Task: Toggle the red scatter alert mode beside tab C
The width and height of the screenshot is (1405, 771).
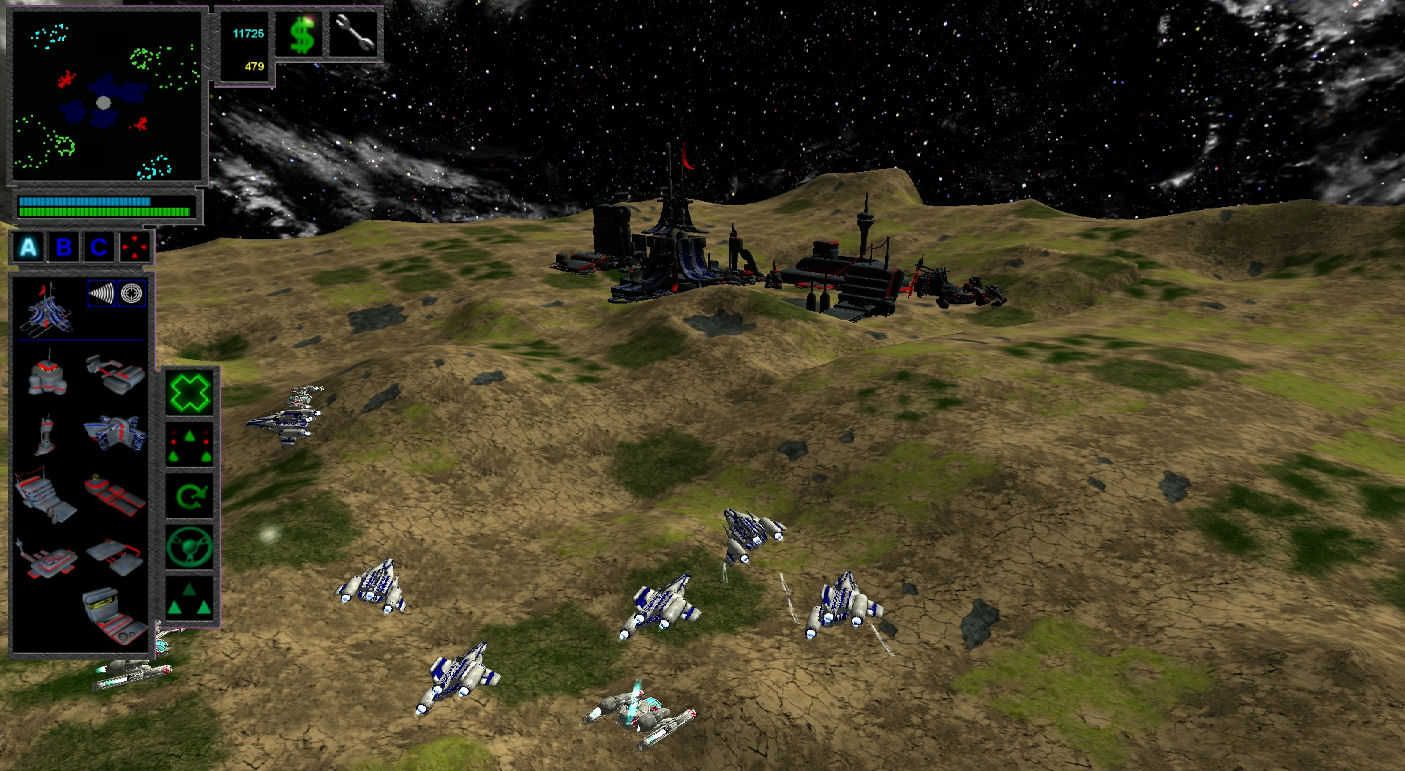Action: coord(134,247)
